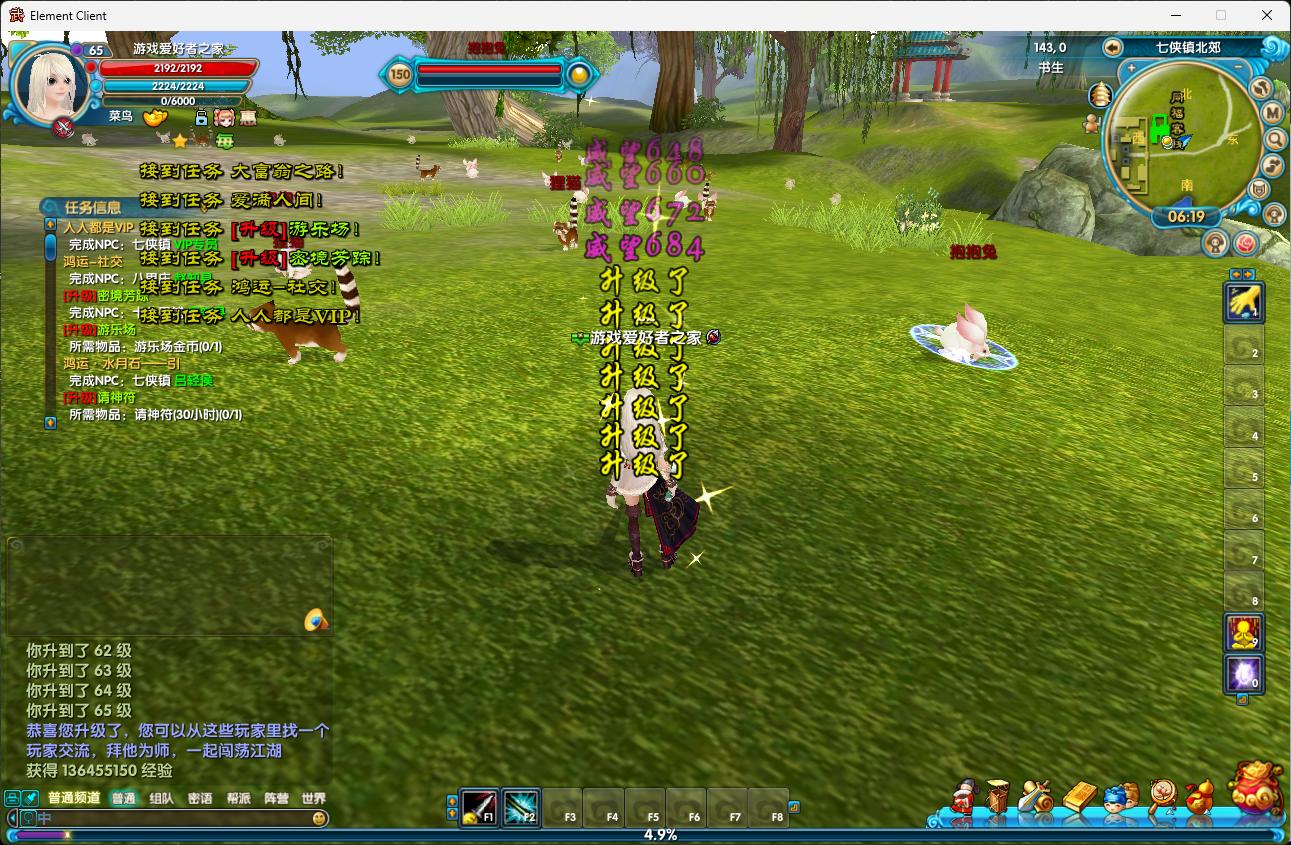Select the 帮派 chat tab
This screenshot has width=1291, height=845.
point(238,798)
